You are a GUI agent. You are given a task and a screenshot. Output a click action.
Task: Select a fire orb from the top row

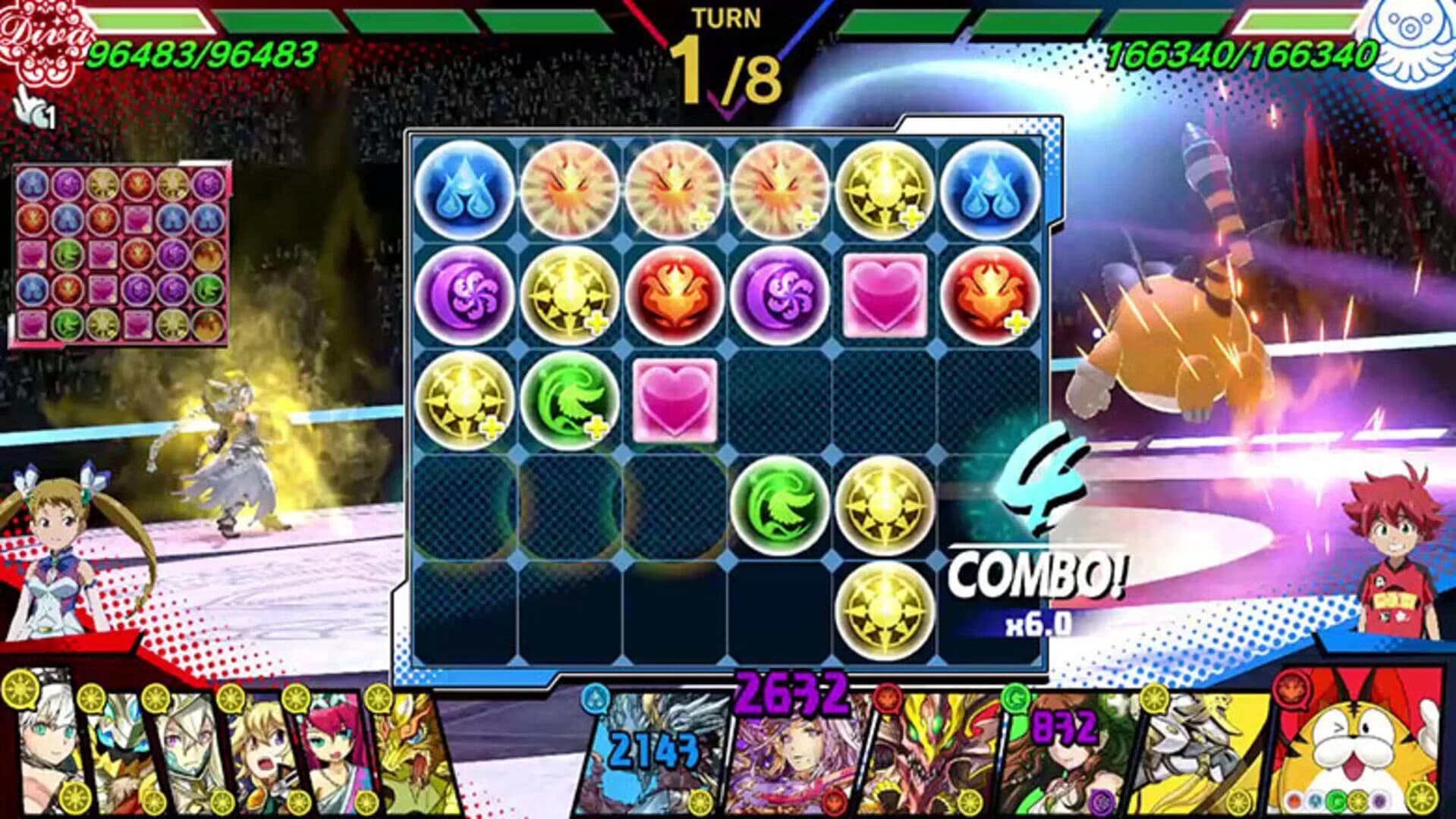click(570, 191)
